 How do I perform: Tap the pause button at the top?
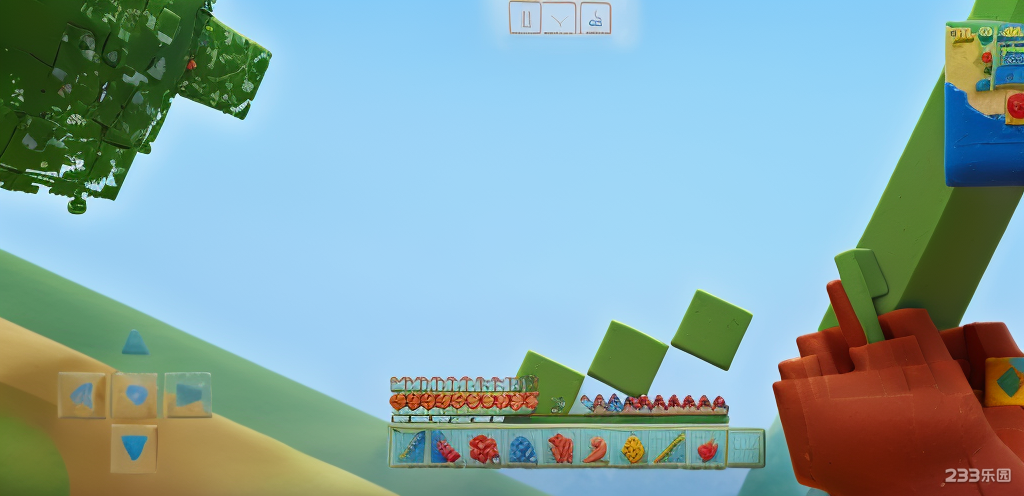[525, 18]
